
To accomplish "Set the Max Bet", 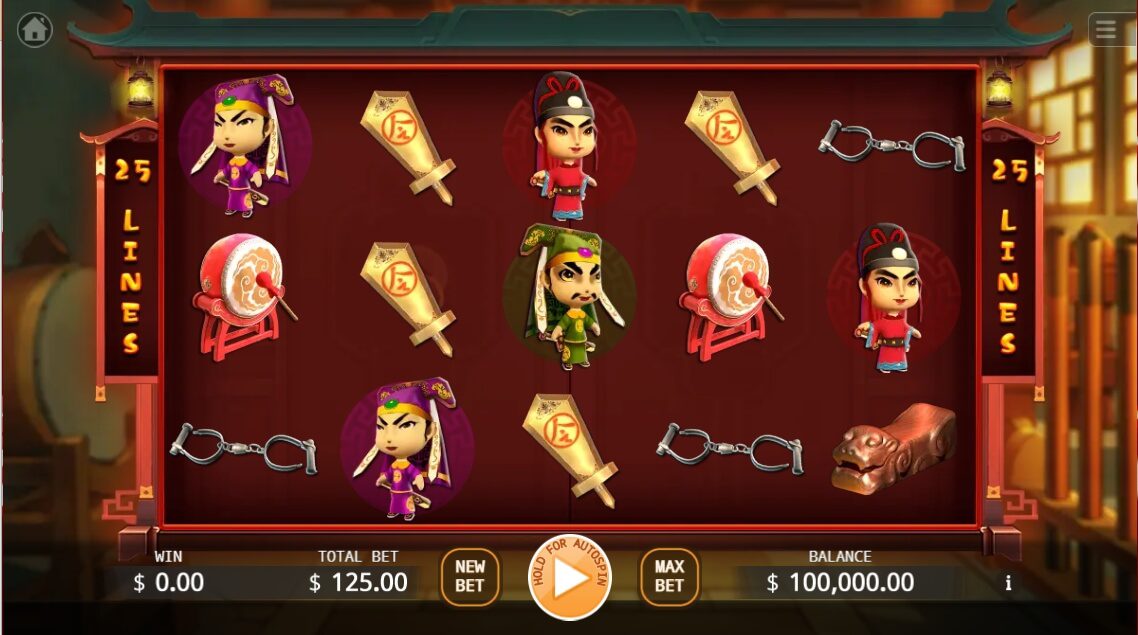I will tap(669, 577).
